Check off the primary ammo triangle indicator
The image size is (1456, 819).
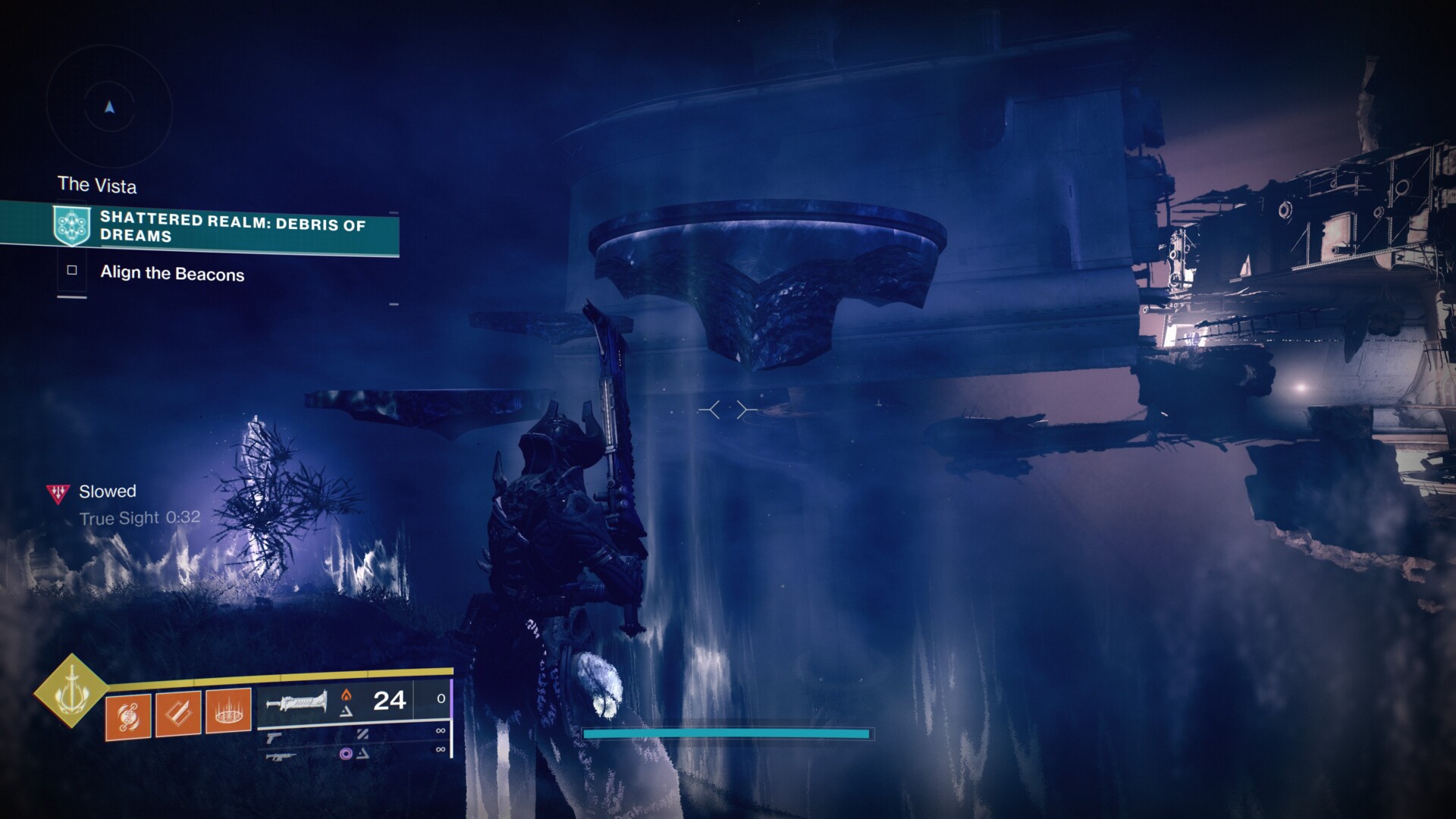pyautogui.click(x=349, y=713)
